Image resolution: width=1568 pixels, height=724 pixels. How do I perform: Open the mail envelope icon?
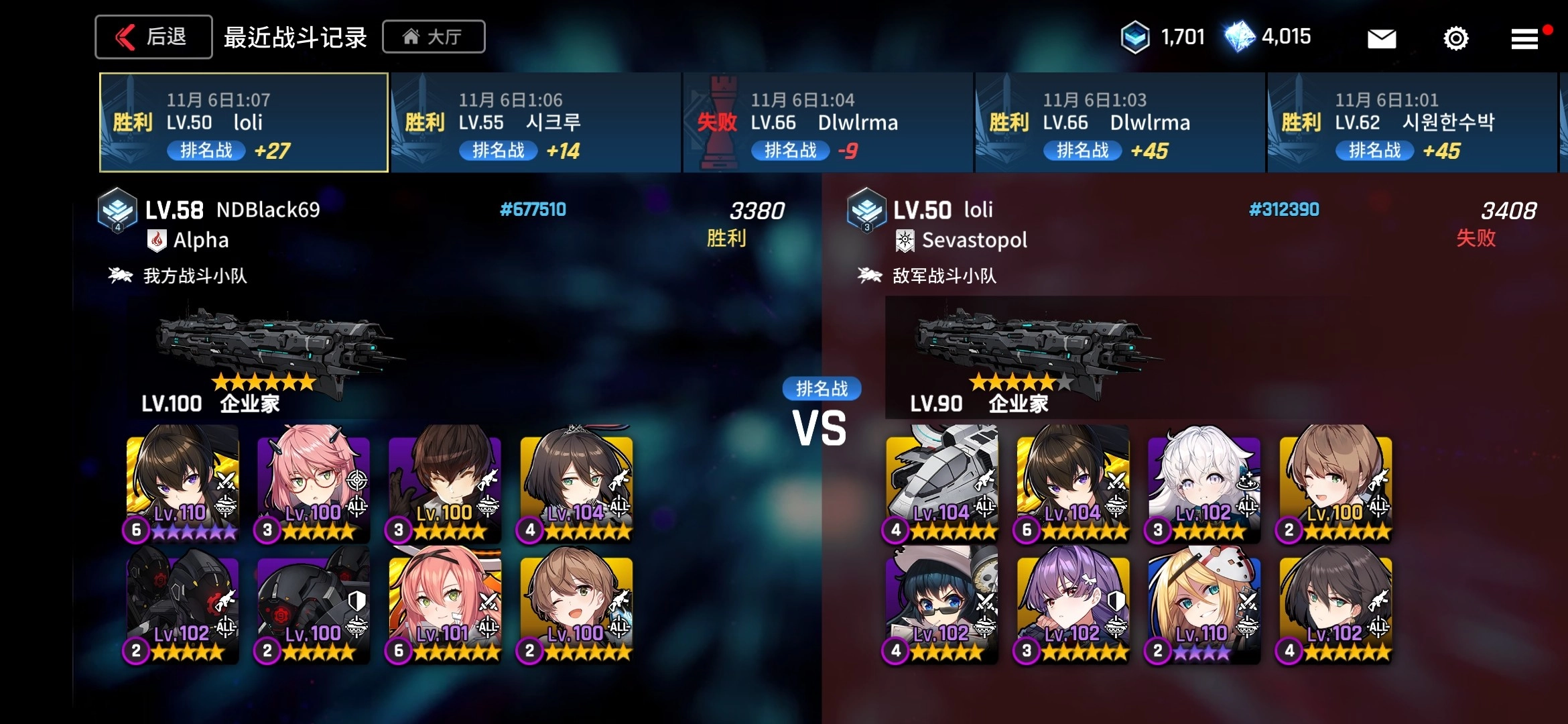tap(1381, 38)
